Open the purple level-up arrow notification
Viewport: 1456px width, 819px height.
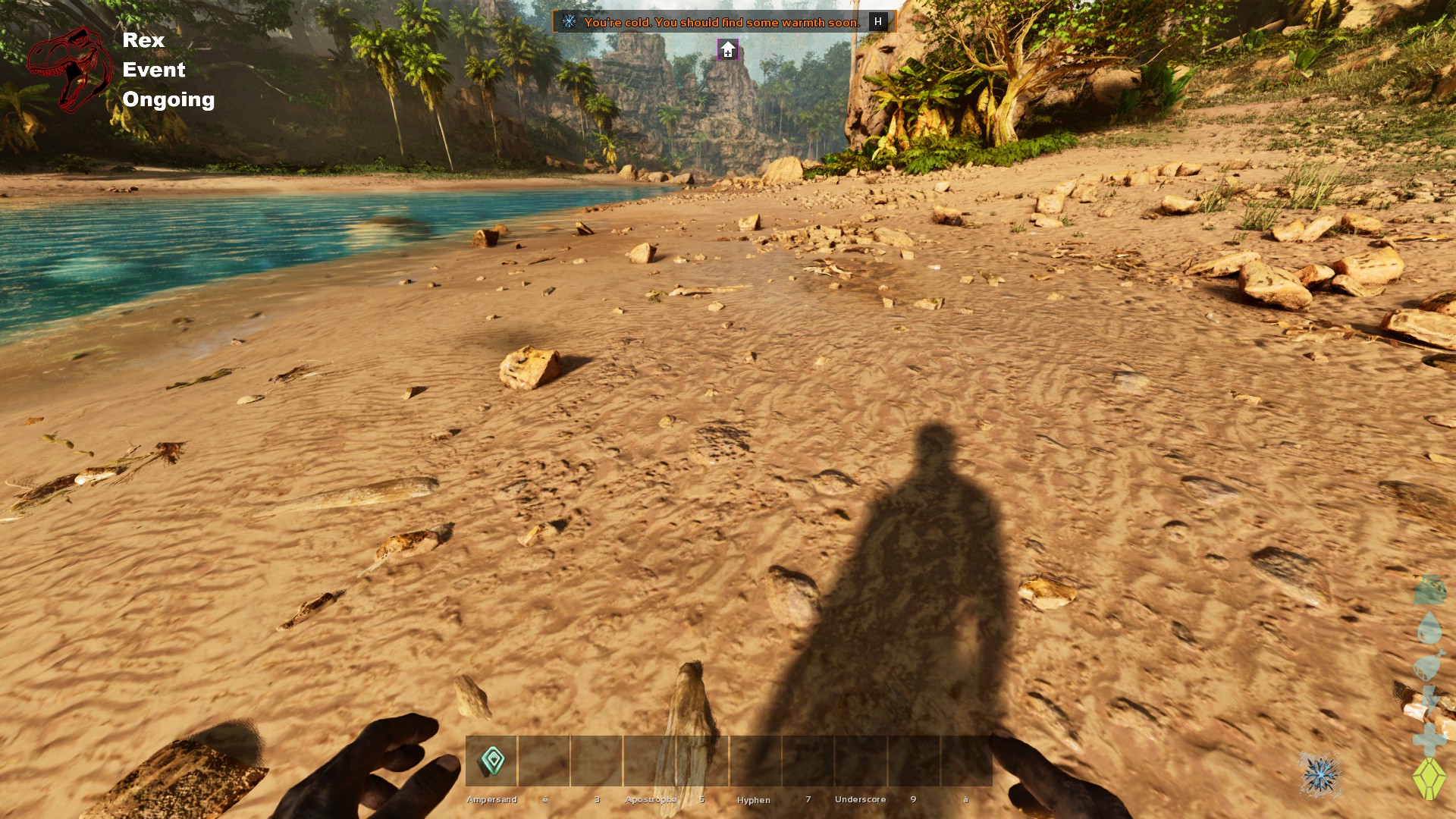(x=727, y=49)
